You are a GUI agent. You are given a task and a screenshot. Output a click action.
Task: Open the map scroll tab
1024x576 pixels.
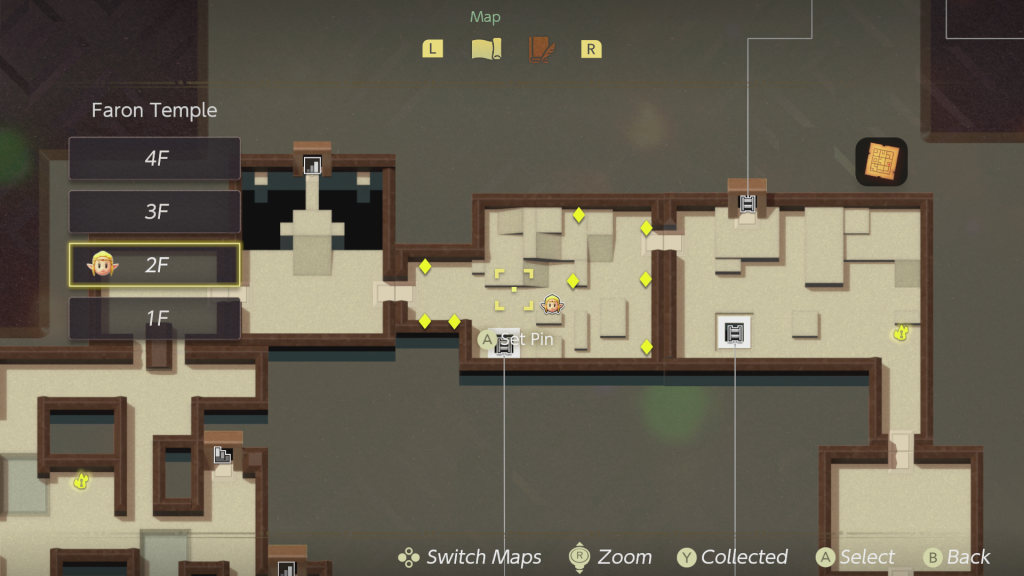tap(486, 49)
